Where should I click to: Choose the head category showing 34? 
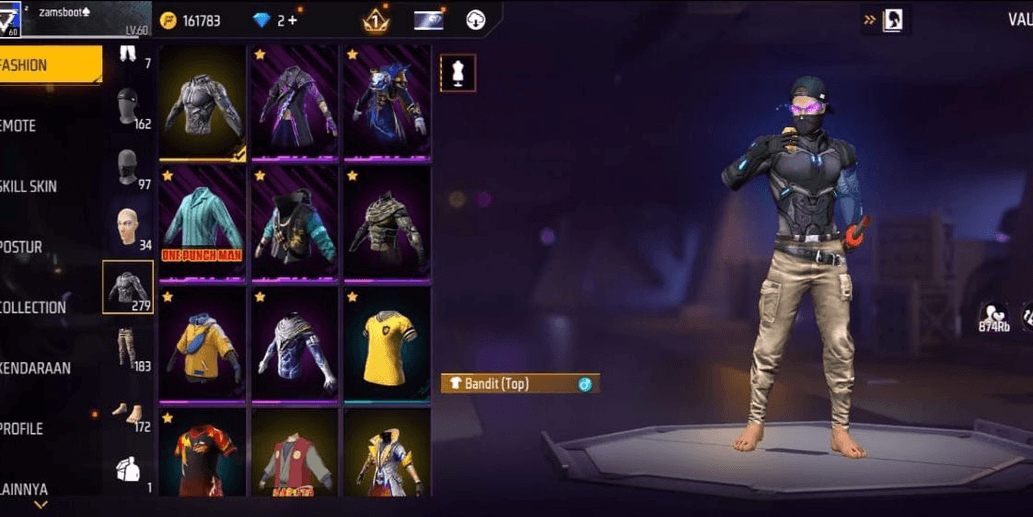pyautogui.click(x=128, y=229)
